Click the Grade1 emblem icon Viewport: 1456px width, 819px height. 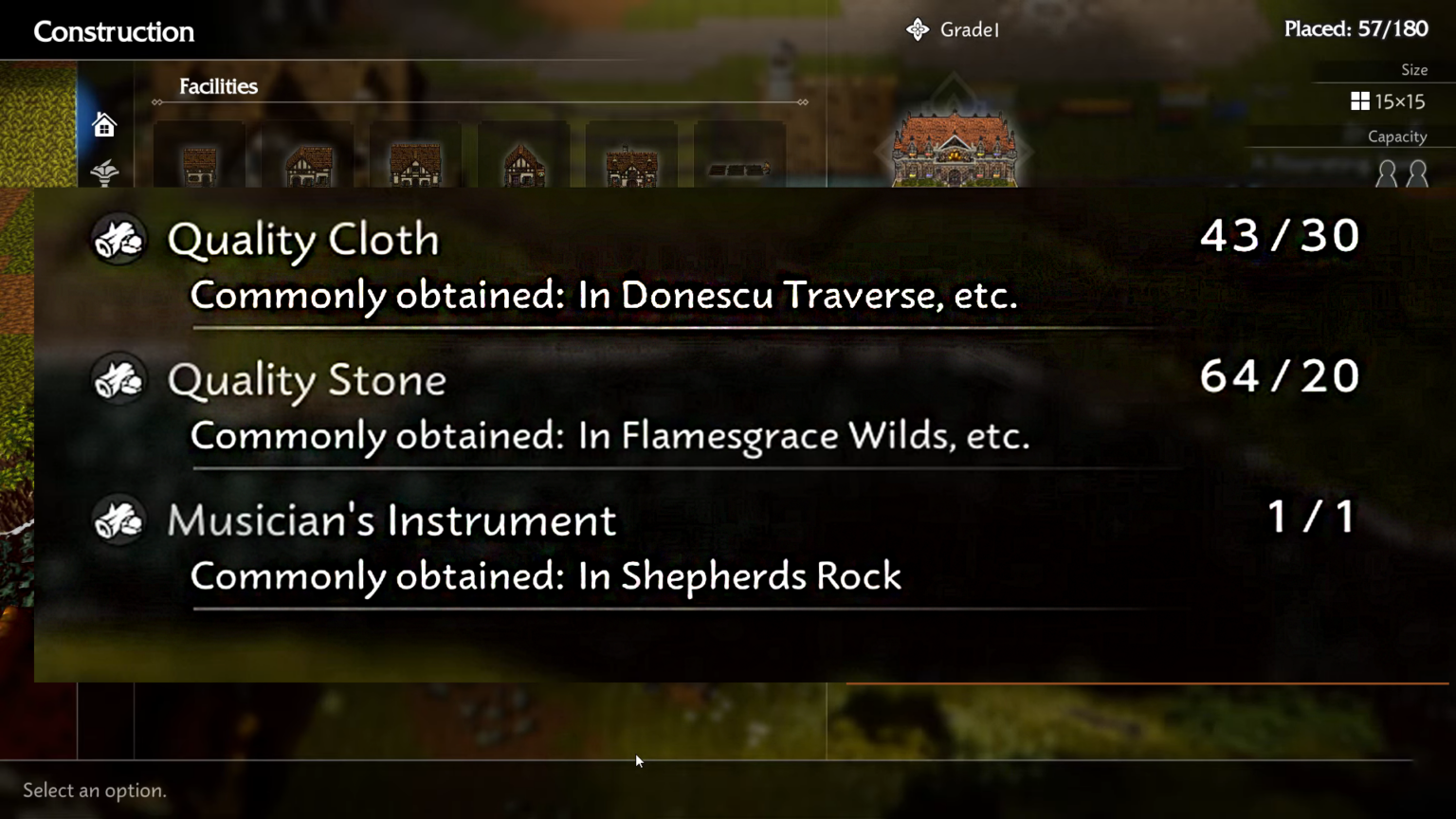click(917, 29)
